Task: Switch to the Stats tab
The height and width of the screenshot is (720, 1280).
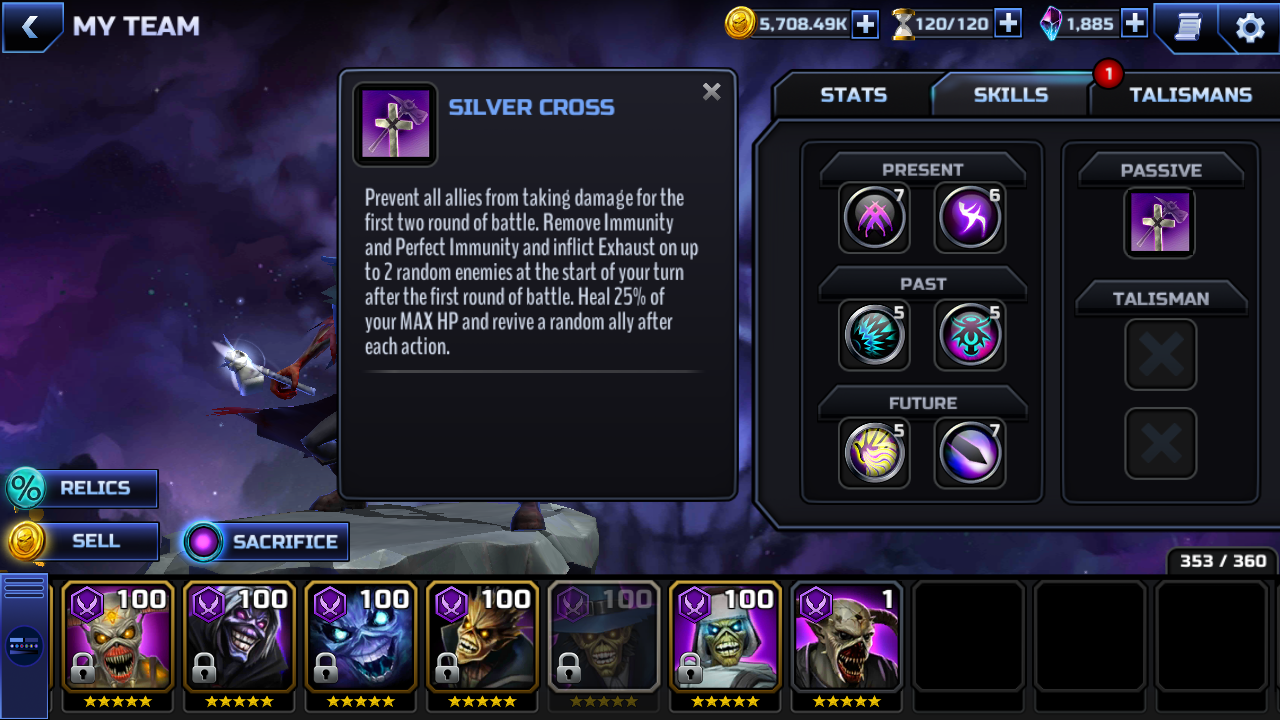Action: click(x=853, y=95)
